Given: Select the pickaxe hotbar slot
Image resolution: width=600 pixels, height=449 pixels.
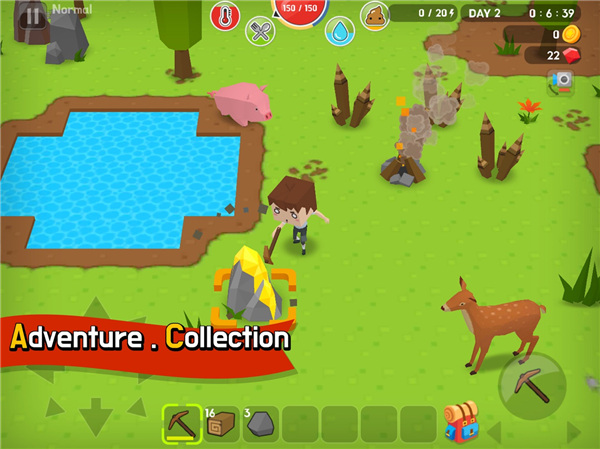Looking at the screenshot, I should pyautogui.click(x=181, y=423).
